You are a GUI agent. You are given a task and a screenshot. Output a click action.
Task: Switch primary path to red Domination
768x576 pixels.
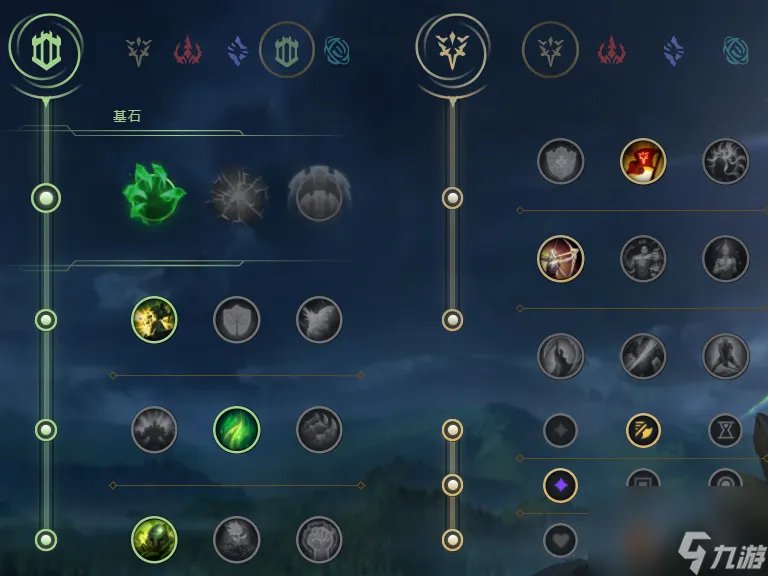coord(187,48)
